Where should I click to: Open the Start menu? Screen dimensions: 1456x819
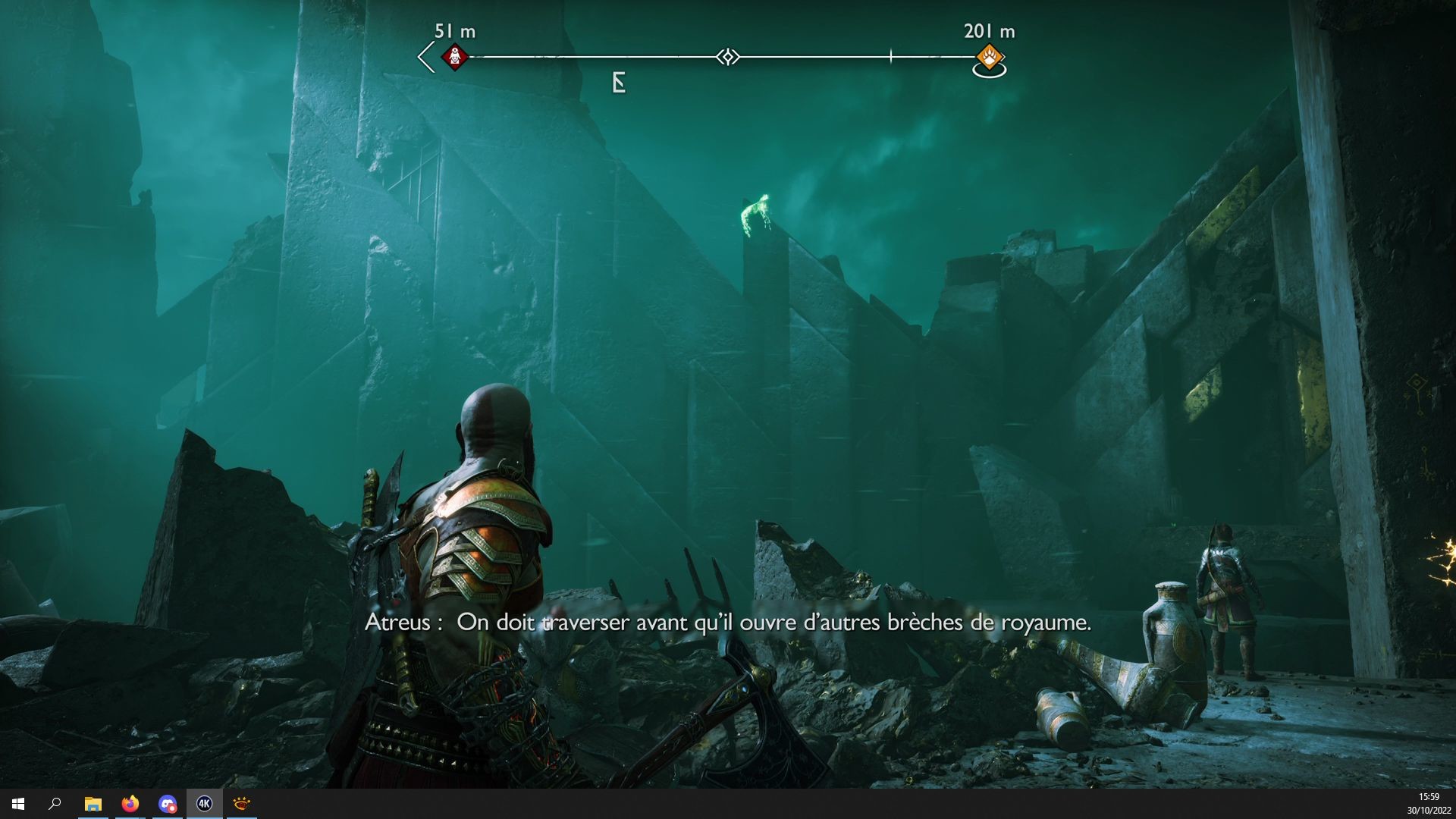point(18,804)
